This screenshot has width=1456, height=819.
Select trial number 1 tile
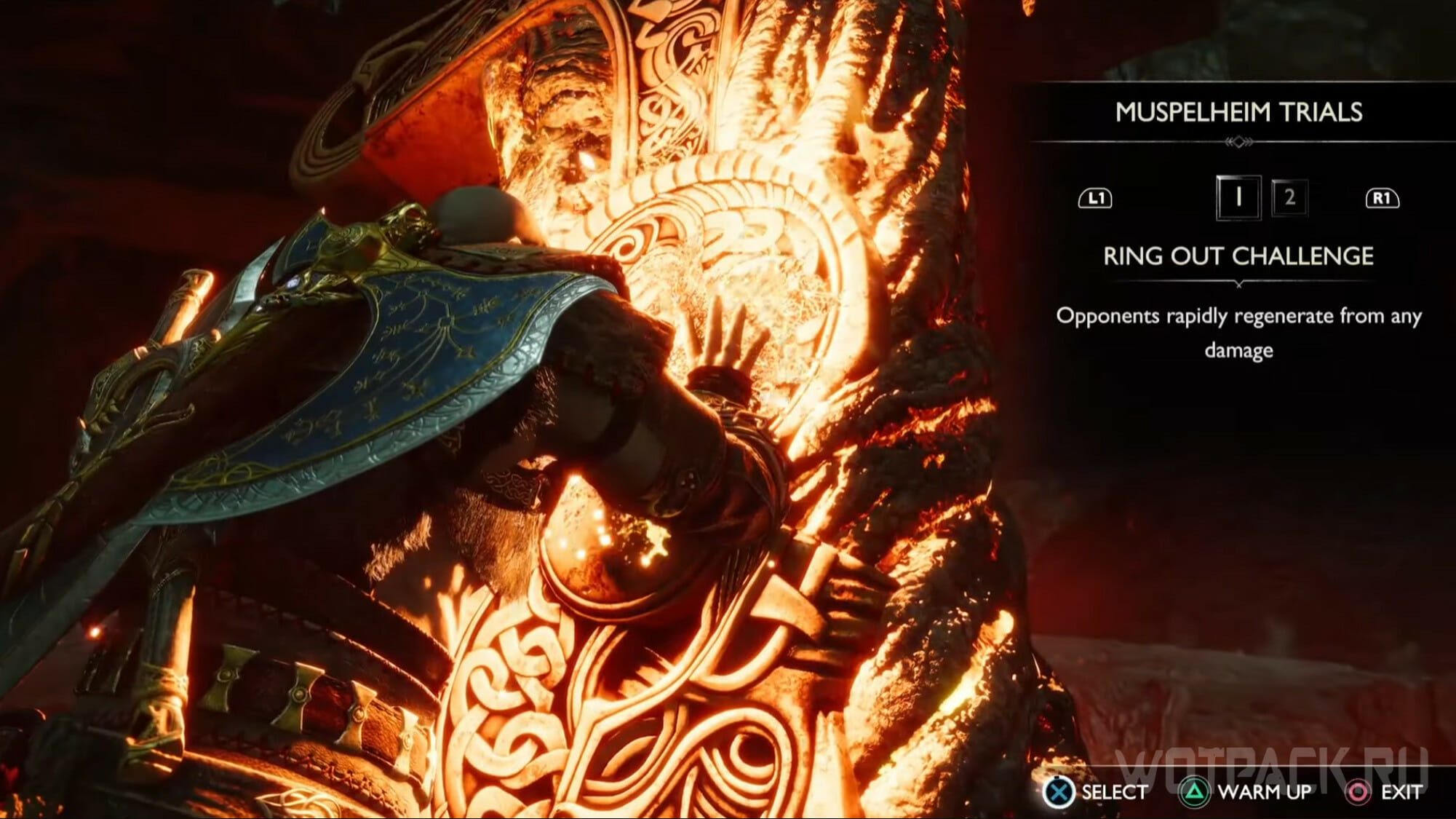coord(1238,197)
